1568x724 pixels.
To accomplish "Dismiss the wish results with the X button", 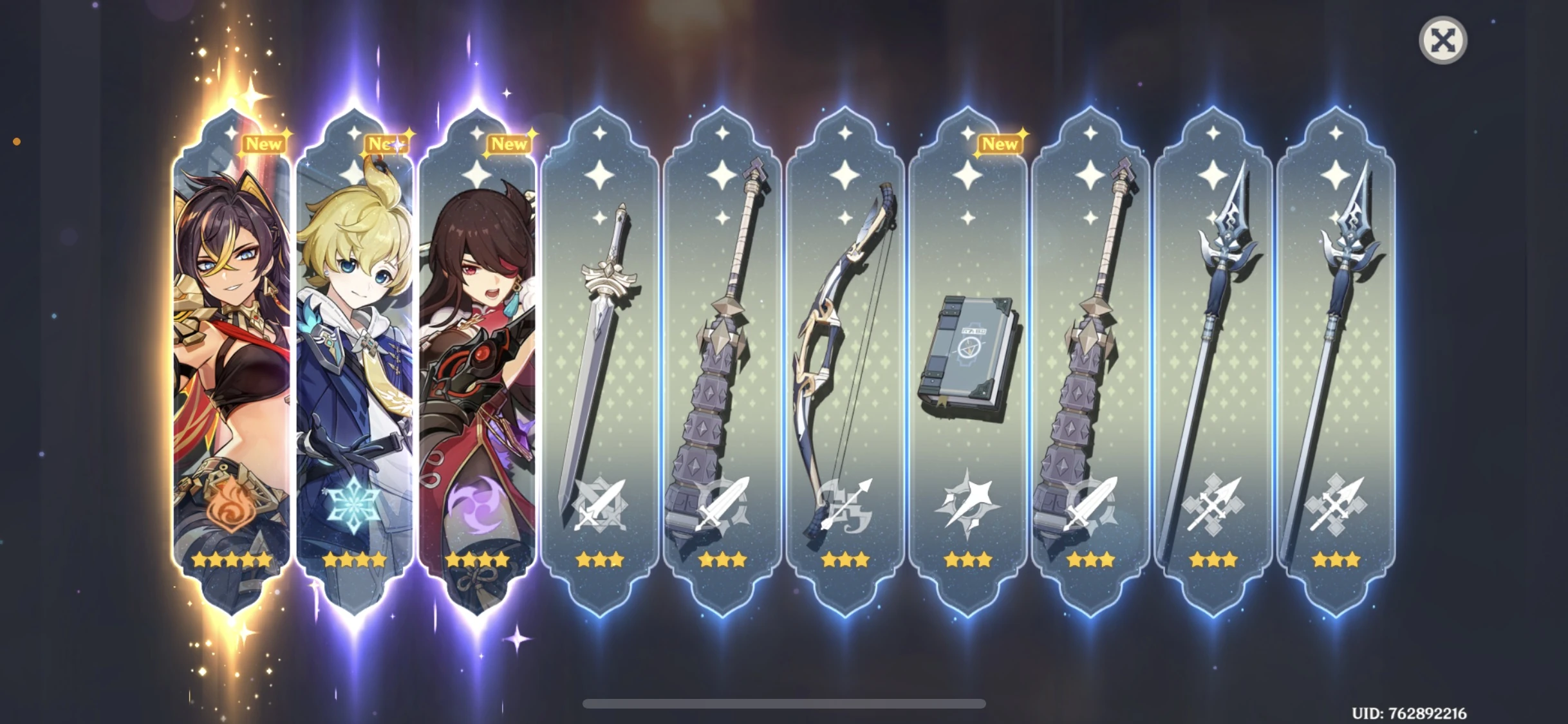I will 1443,40.
